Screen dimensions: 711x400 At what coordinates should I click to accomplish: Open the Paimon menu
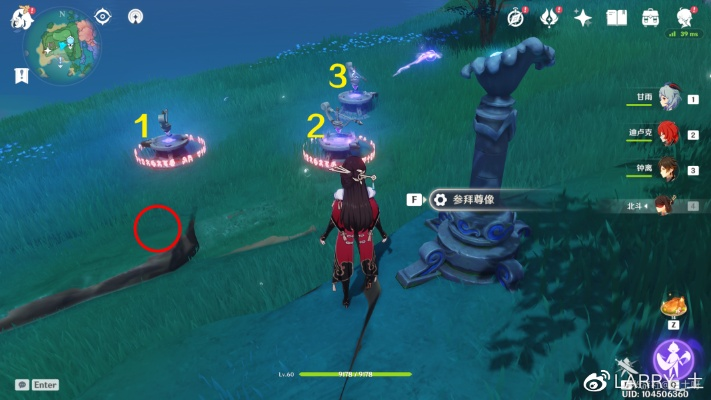tap(21, 18)
